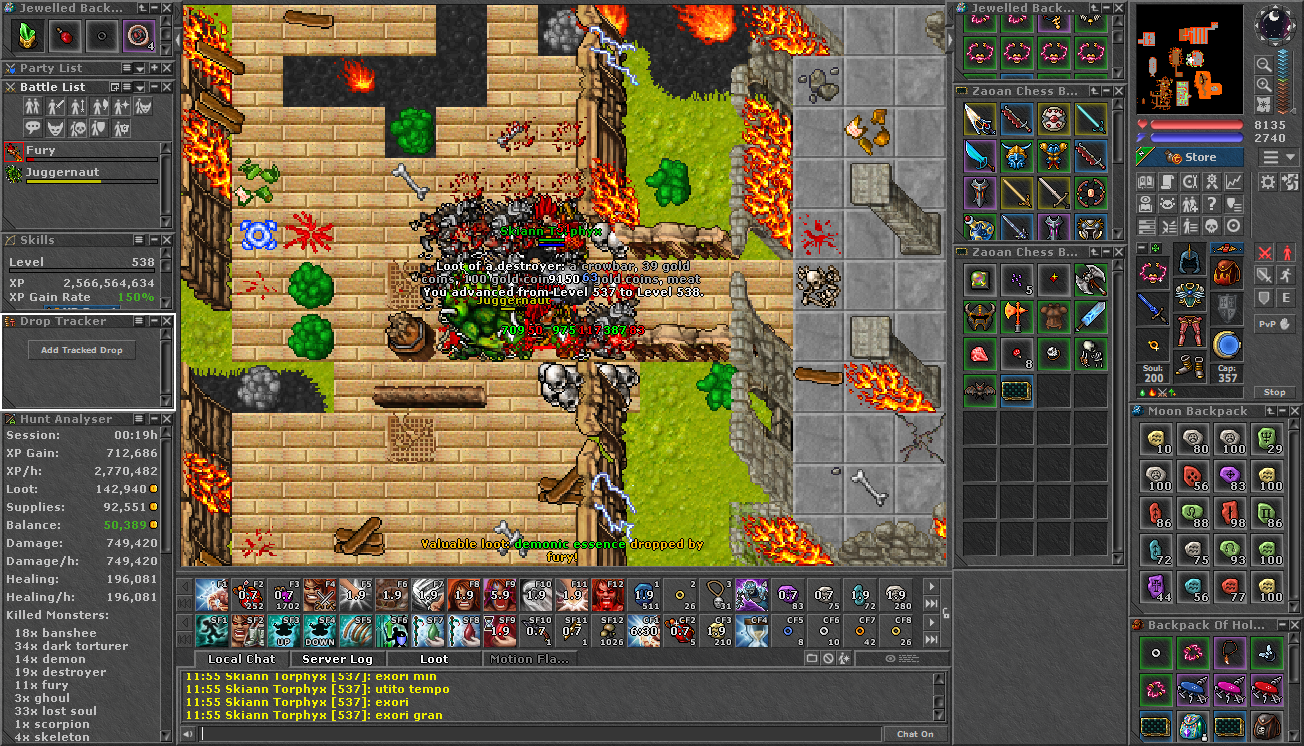The width and height of the screenshot is (1304, 746).
Task: Collapse the Hunt Analyser panel
Action: [154, 419]
